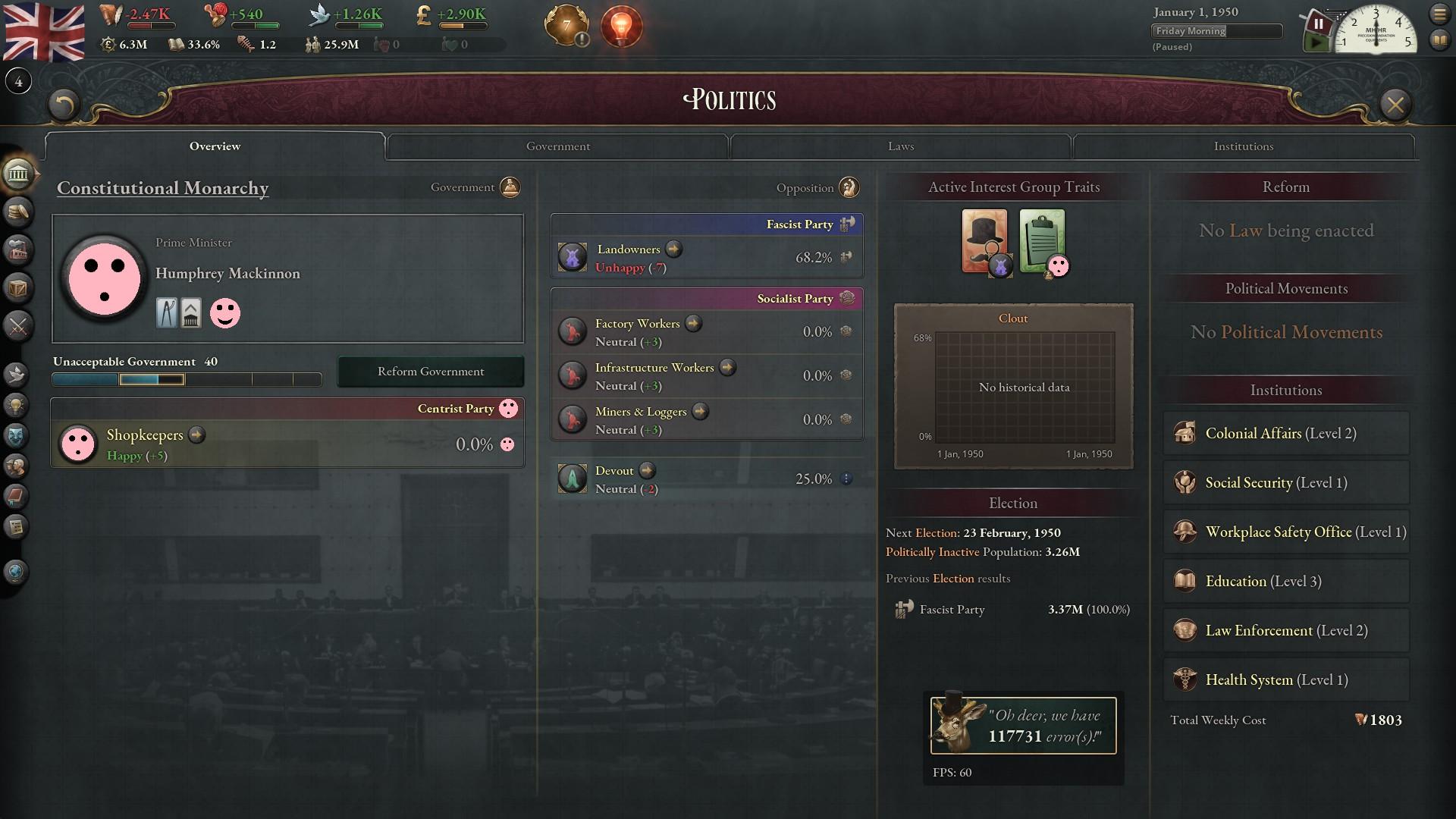Select the Institutions tab
1456x819 pixels.
pos(1243,146)
